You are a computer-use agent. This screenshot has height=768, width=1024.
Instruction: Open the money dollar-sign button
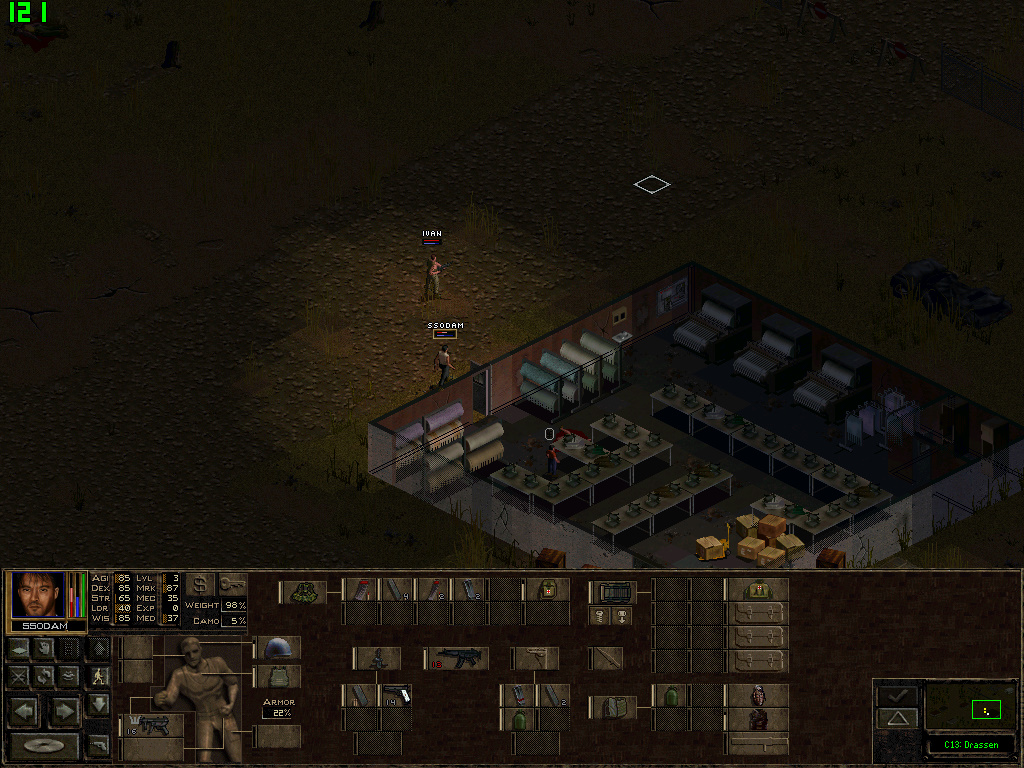pos(200,584)
